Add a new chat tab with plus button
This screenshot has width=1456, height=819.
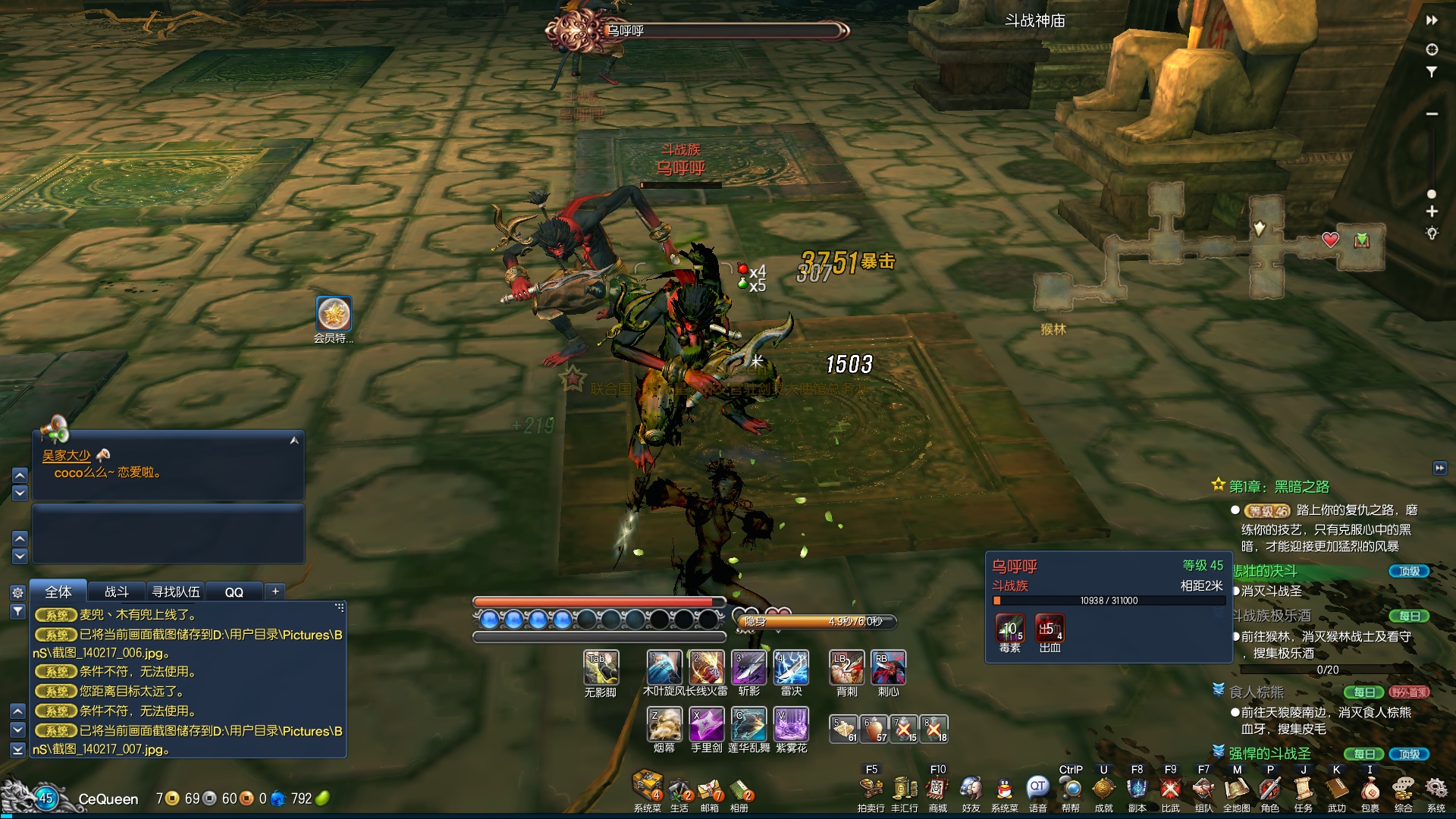click(275, 591)
